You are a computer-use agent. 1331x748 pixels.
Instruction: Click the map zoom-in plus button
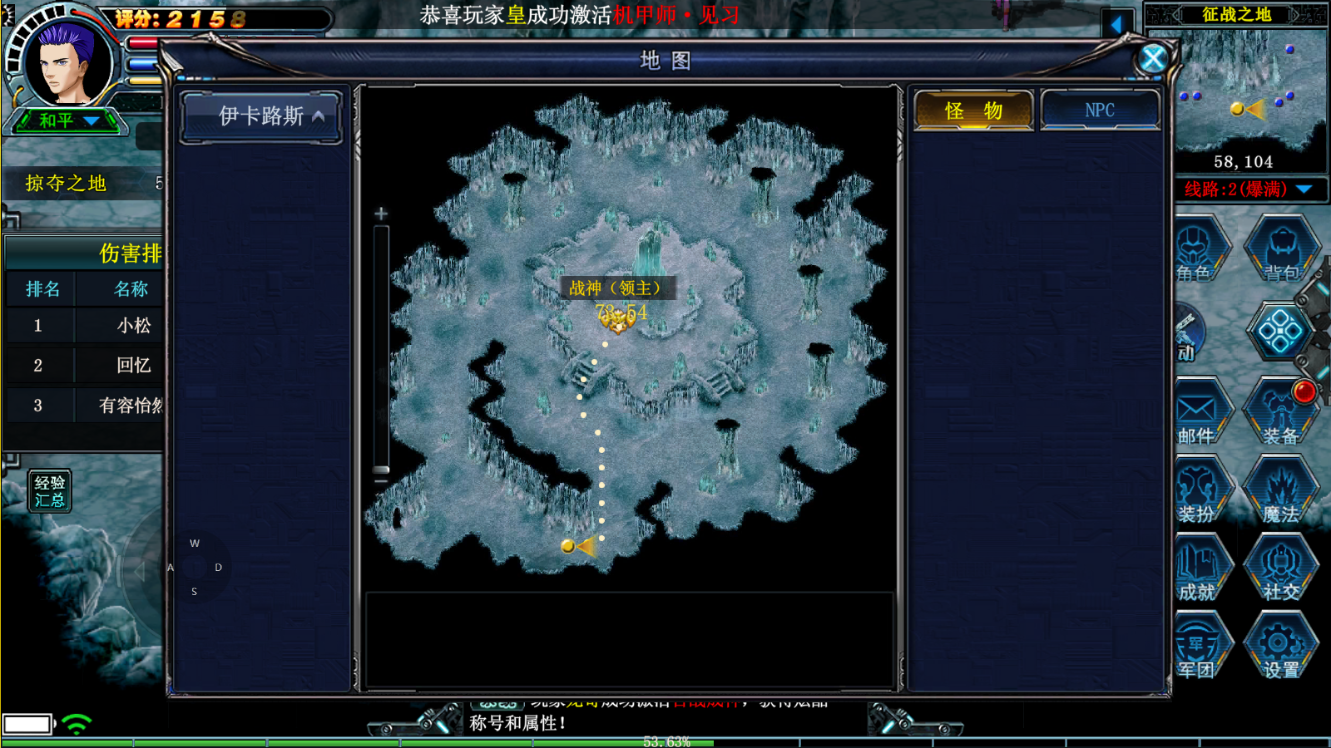(381, 214)
